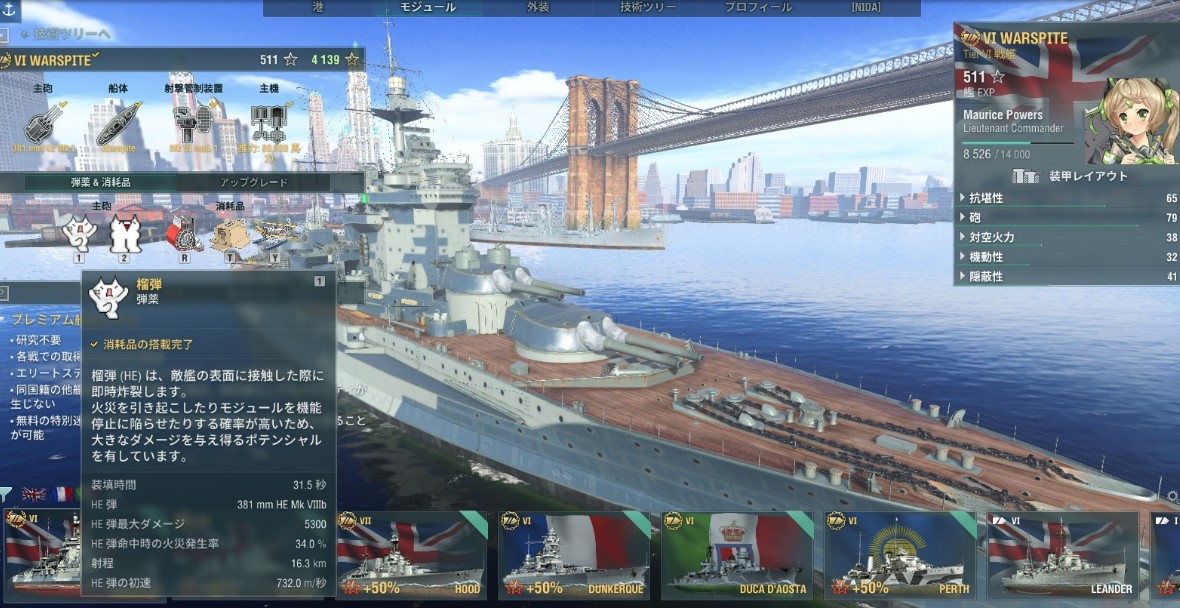The width and height of the screenshot is (1180, 608).
Task: Select the red Damage Control Party consumable
Action: pyautogui.click(x=184, y=234)
